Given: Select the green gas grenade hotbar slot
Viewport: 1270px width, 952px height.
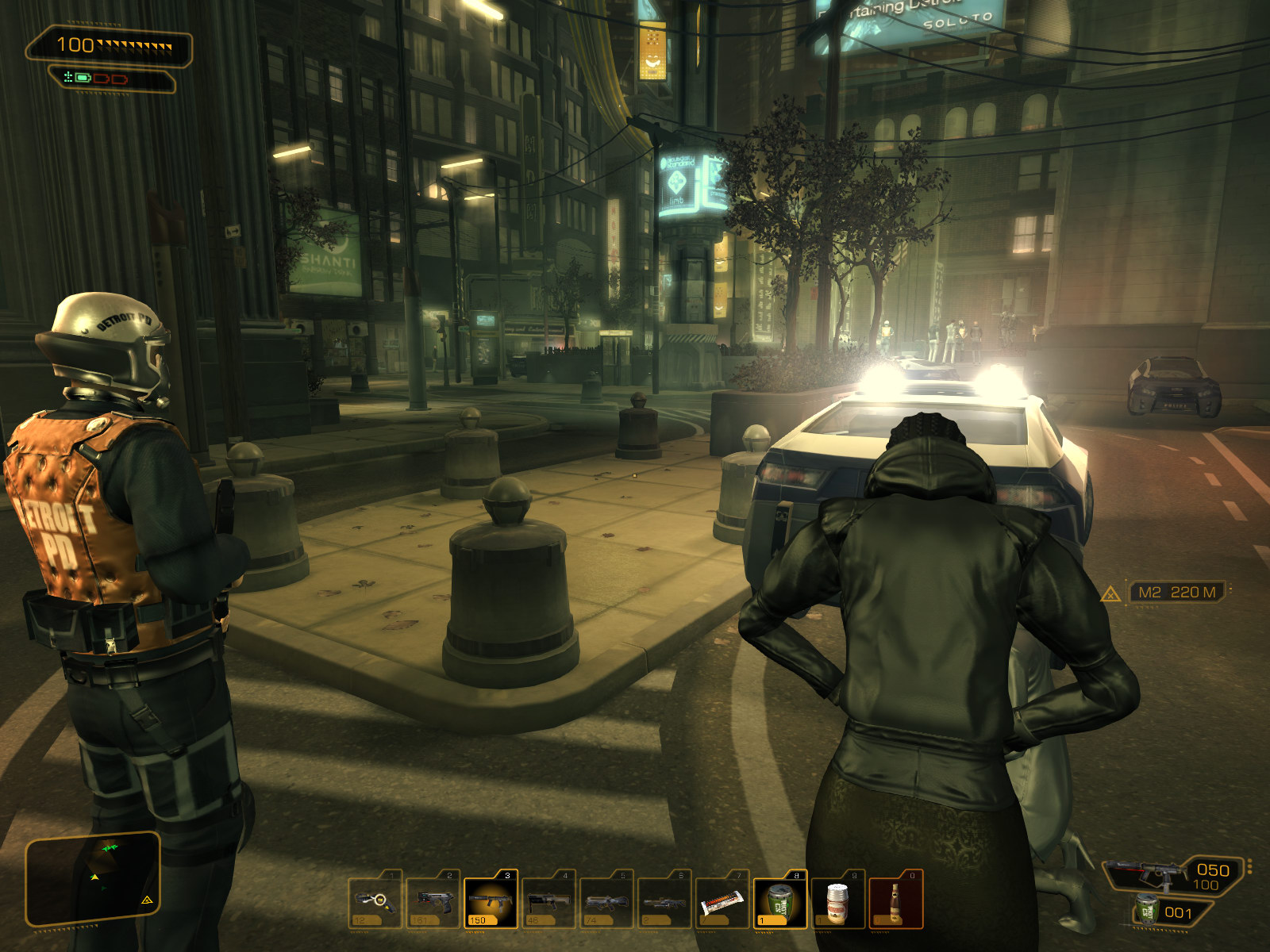Looking at the screenshot, I should coord(780,901).
